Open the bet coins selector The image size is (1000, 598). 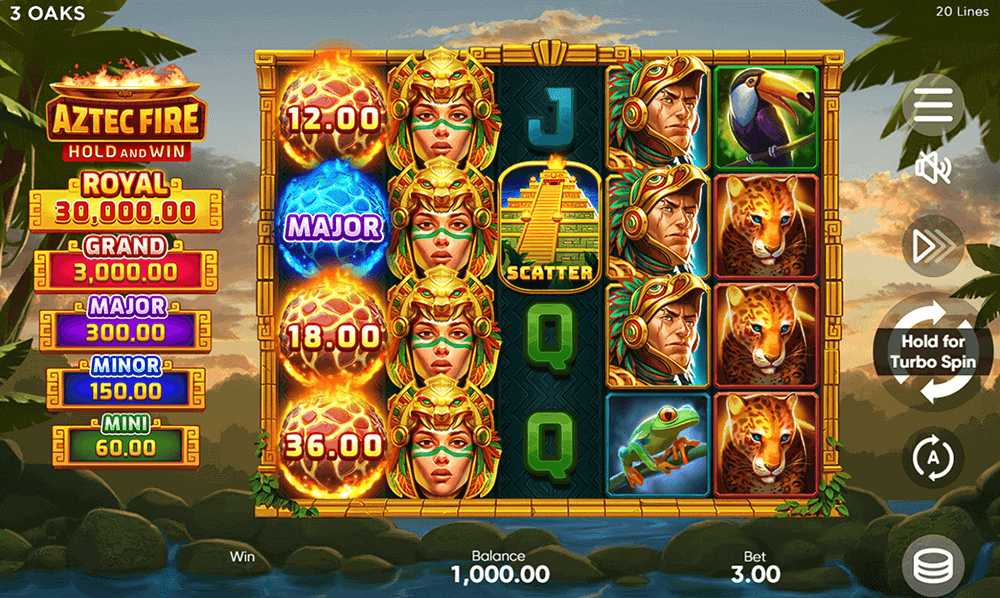pyautogui.click(x=933, y=566)
